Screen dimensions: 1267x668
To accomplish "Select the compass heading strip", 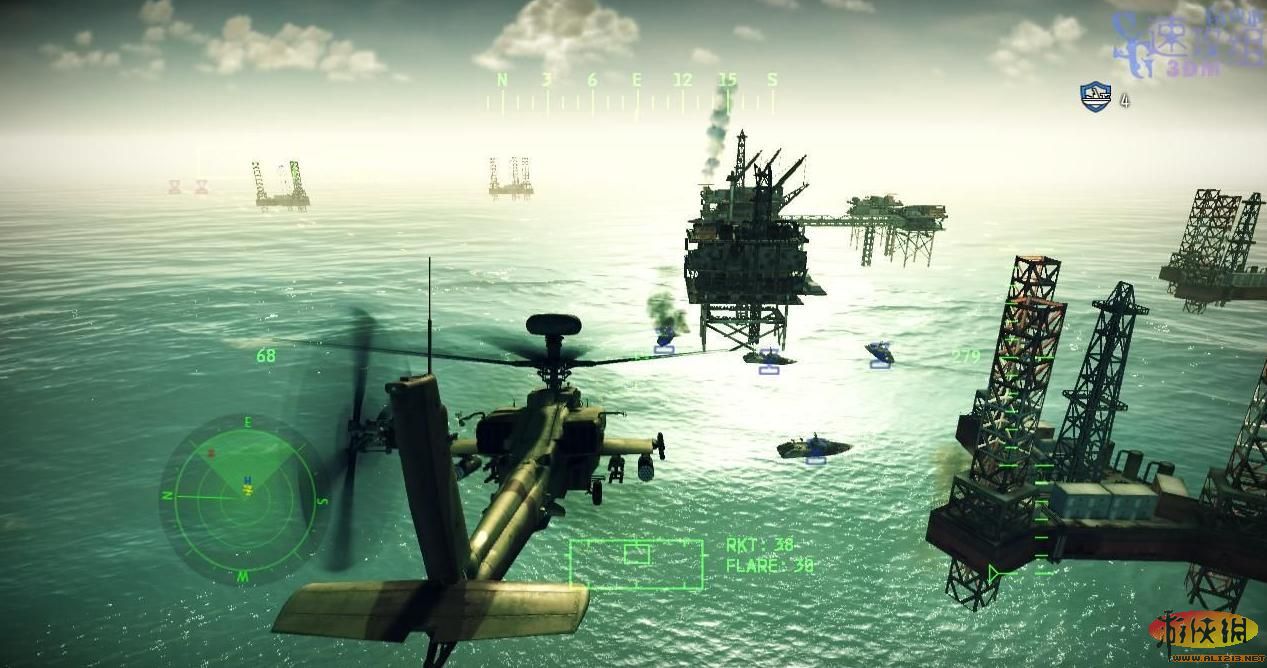I will coord(636,92).
